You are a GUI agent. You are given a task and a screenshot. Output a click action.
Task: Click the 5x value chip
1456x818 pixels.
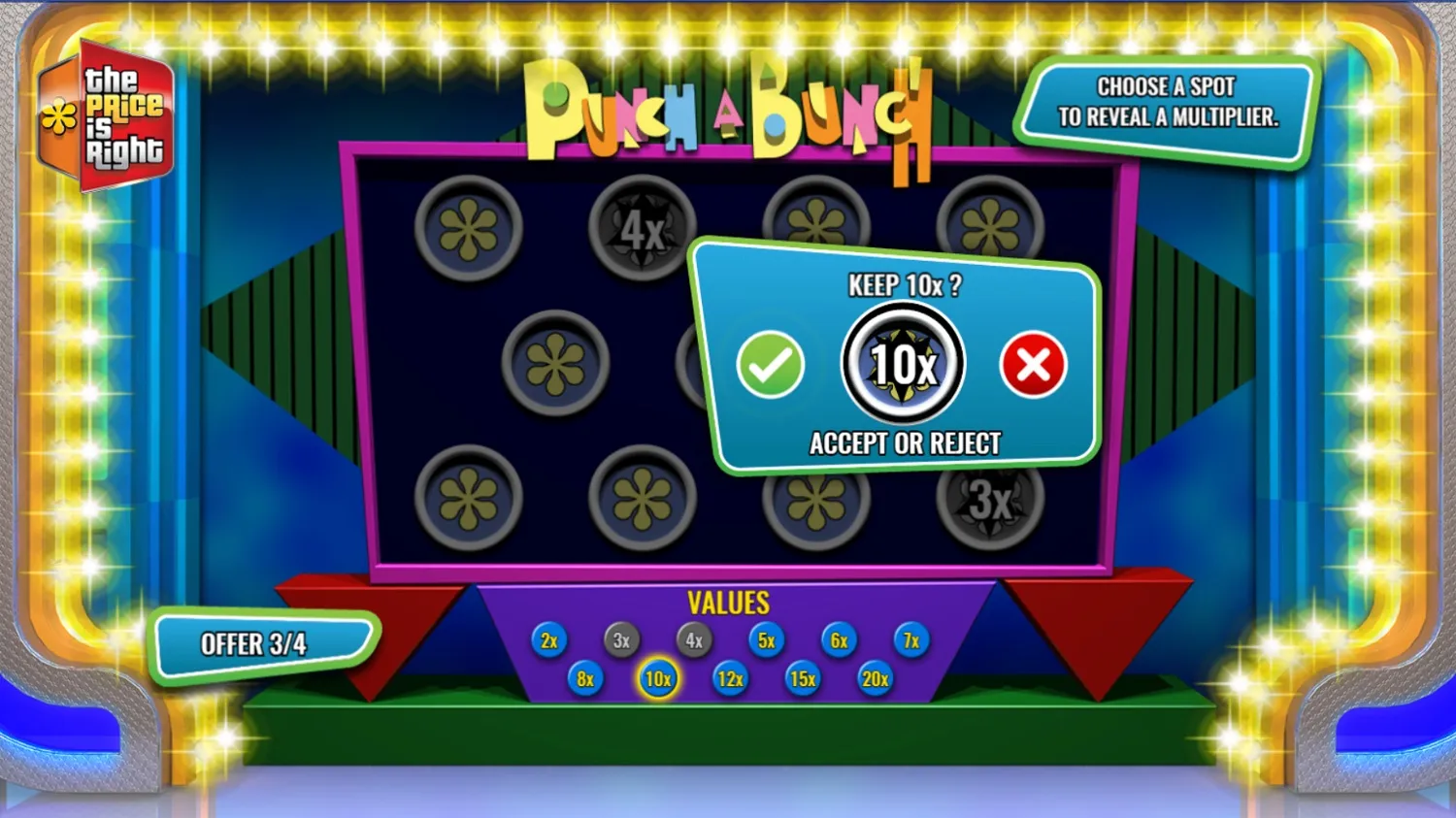[766, 640]
